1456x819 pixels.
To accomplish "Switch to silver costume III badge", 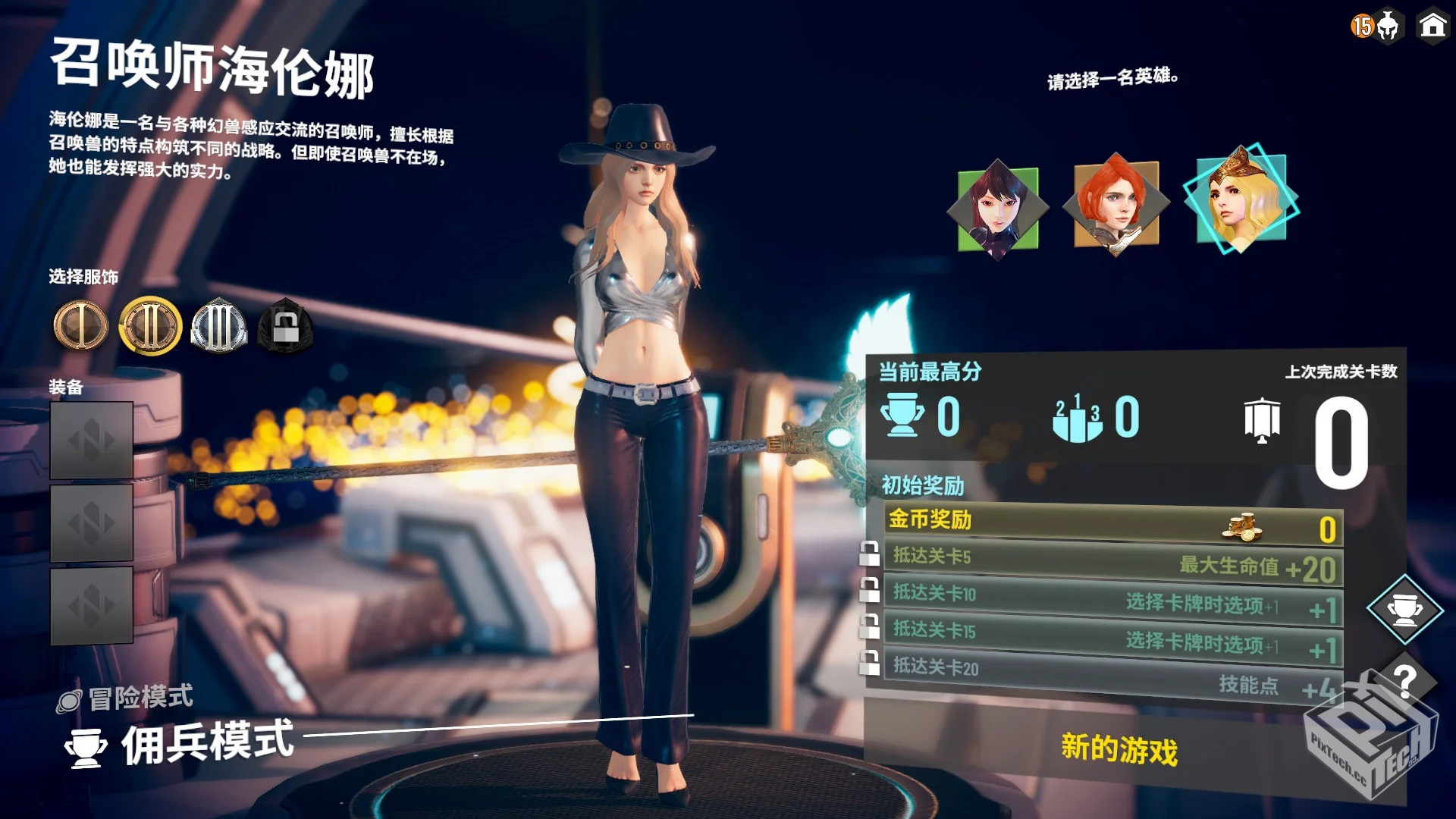I will click(x=218, y=326).
